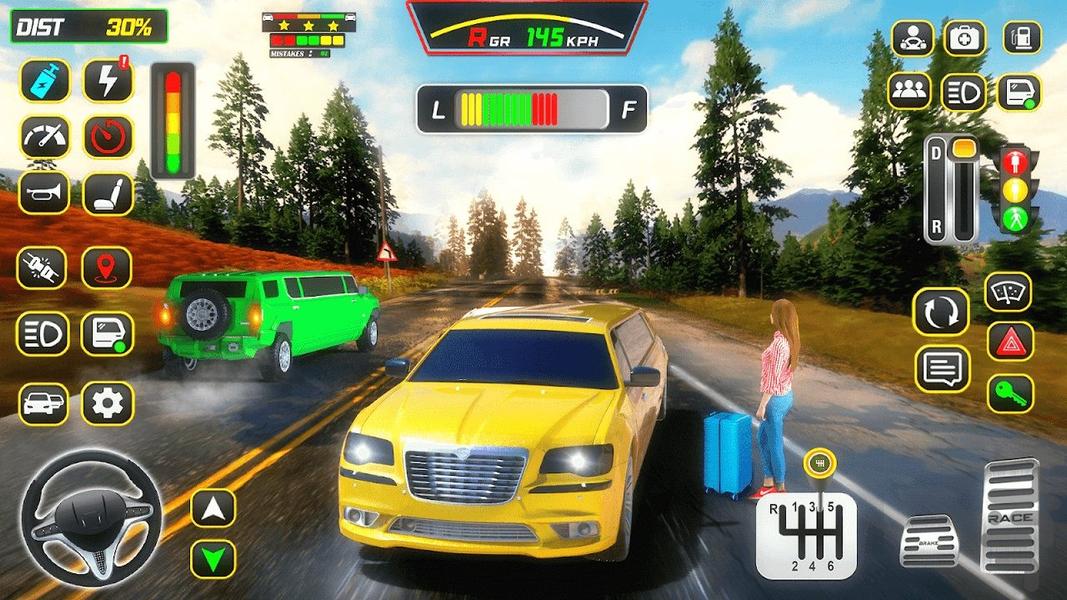Step on the RACE accelerator pedal
Viewport: 1067px width, 600px height.
1011,515
